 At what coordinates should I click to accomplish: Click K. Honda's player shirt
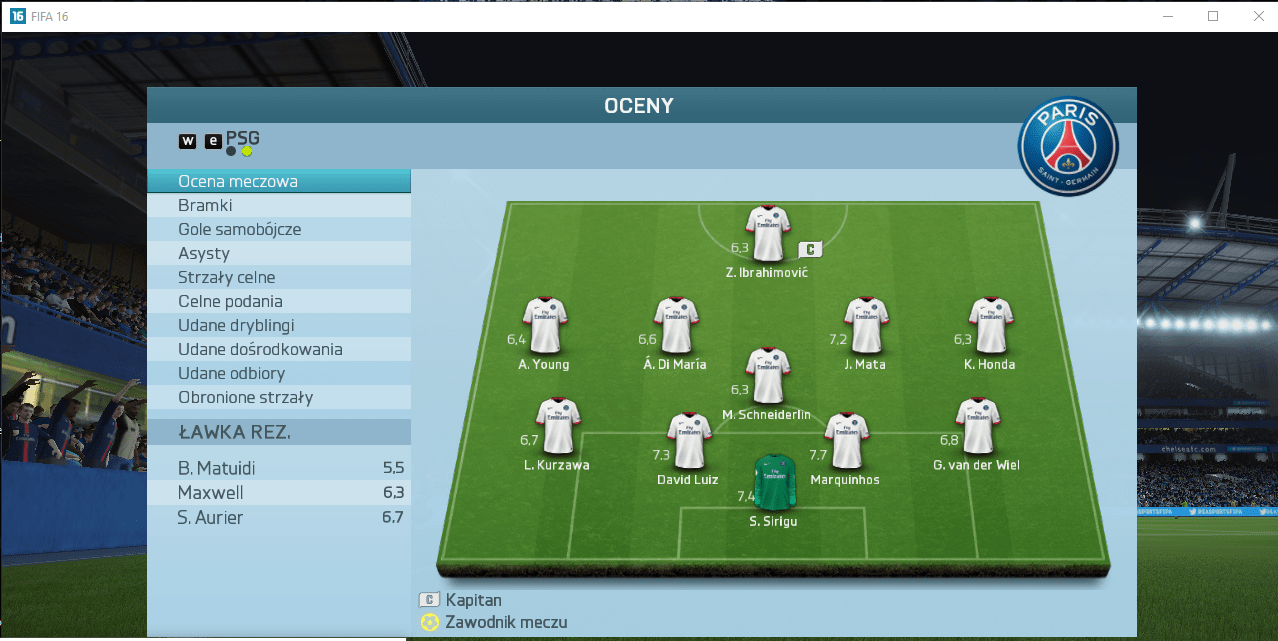point(990,325)
